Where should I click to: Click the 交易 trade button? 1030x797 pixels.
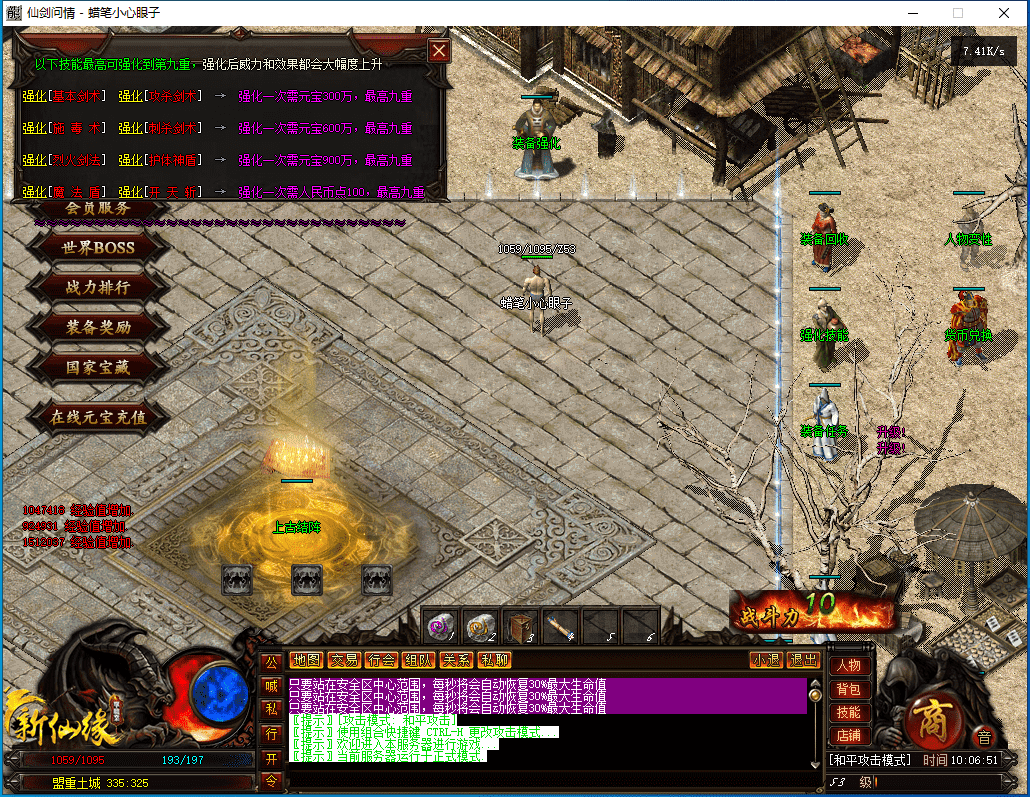(343, 660)
